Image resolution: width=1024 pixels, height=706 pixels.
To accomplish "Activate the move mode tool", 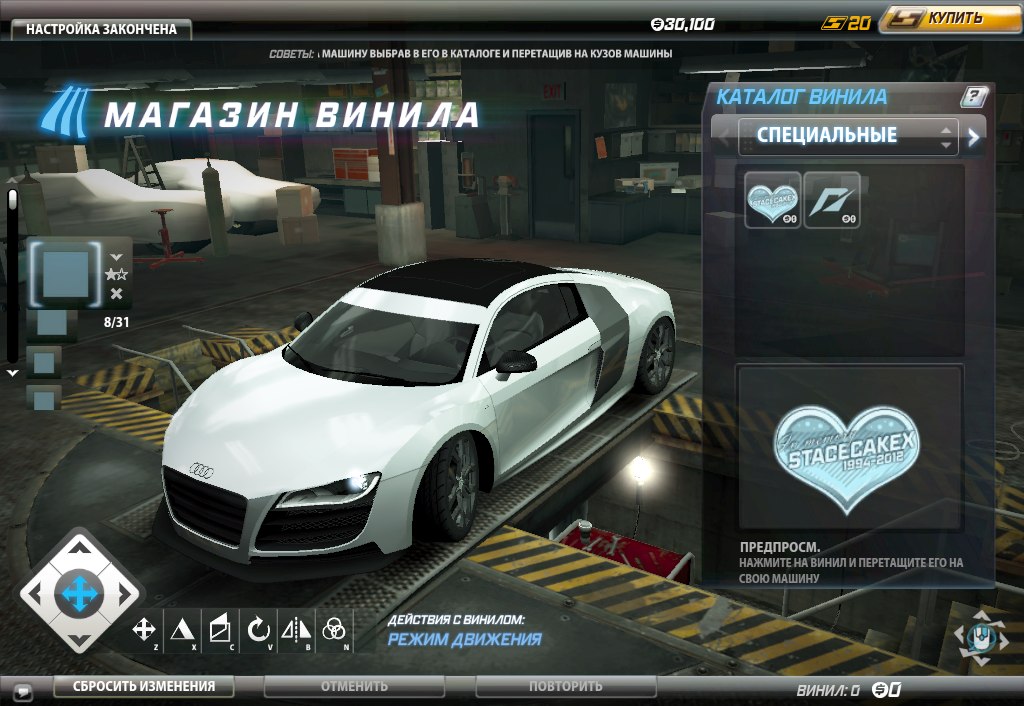I will [144, 629].
